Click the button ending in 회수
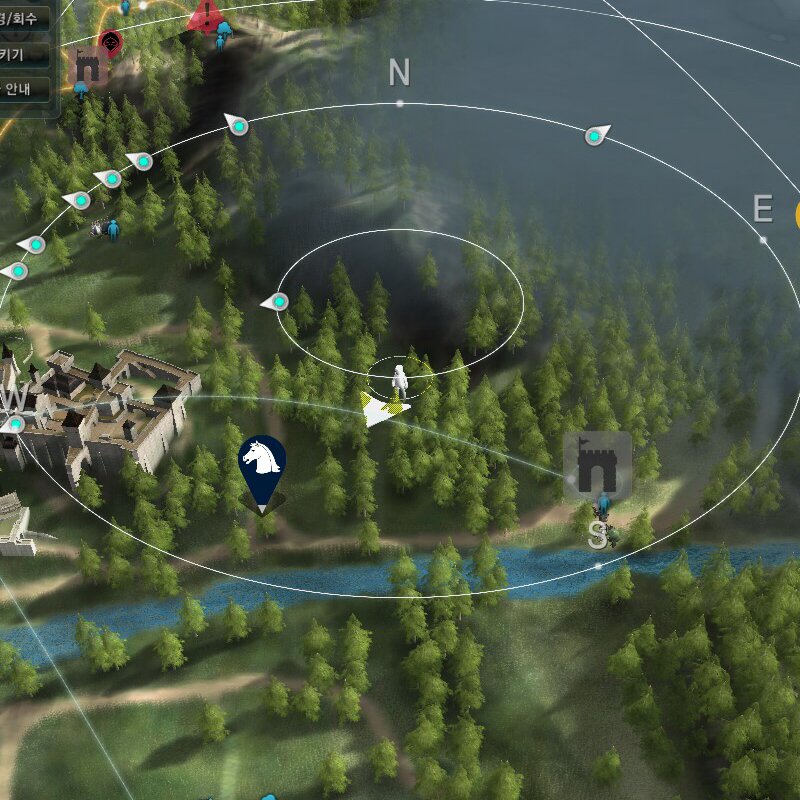This screenshot has width=800, height=800. pos(25,18)
